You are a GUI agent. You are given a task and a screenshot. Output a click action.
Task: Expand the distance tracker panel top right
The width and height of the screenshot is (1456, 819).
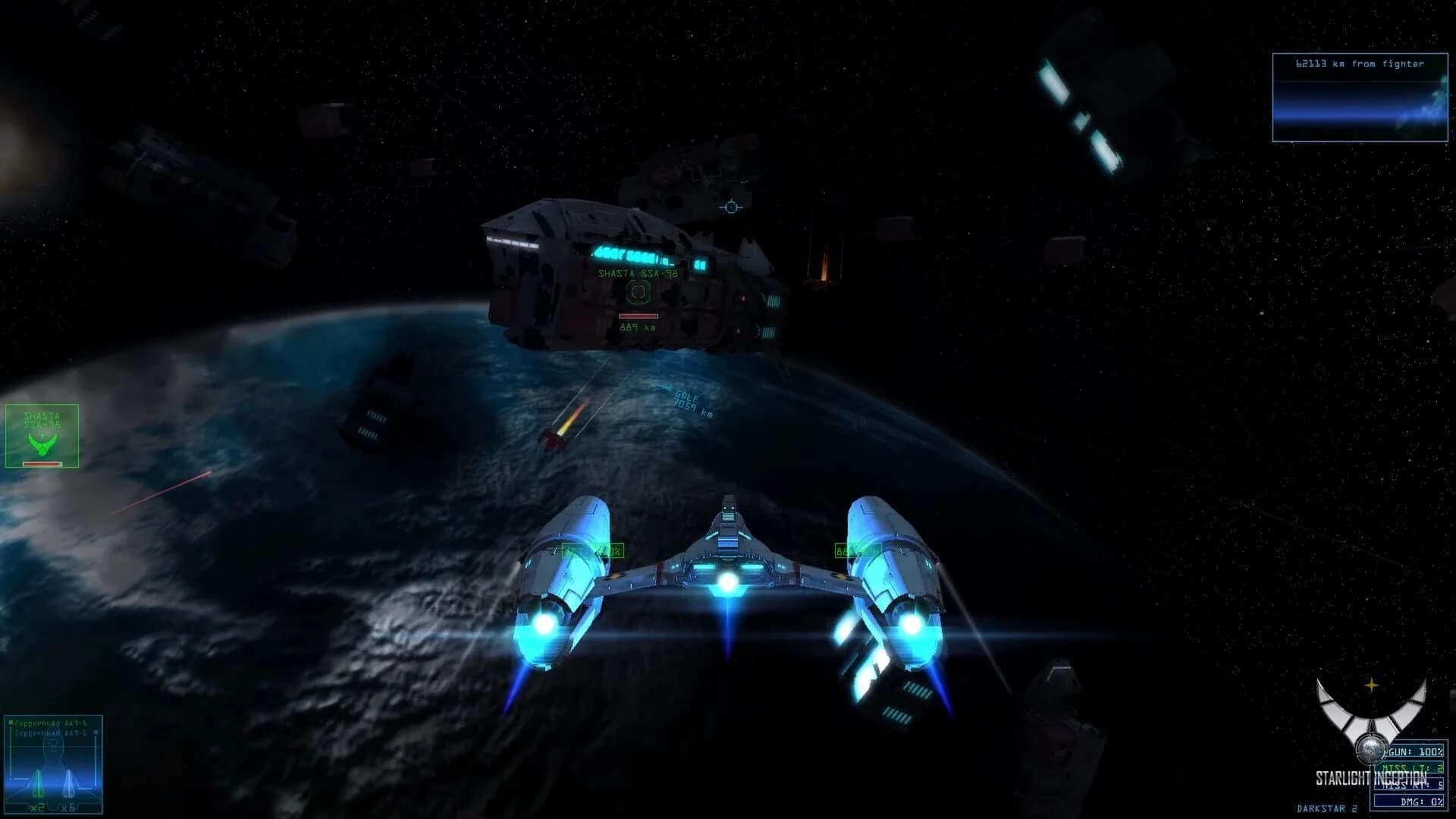click(x=1360, y=99)
